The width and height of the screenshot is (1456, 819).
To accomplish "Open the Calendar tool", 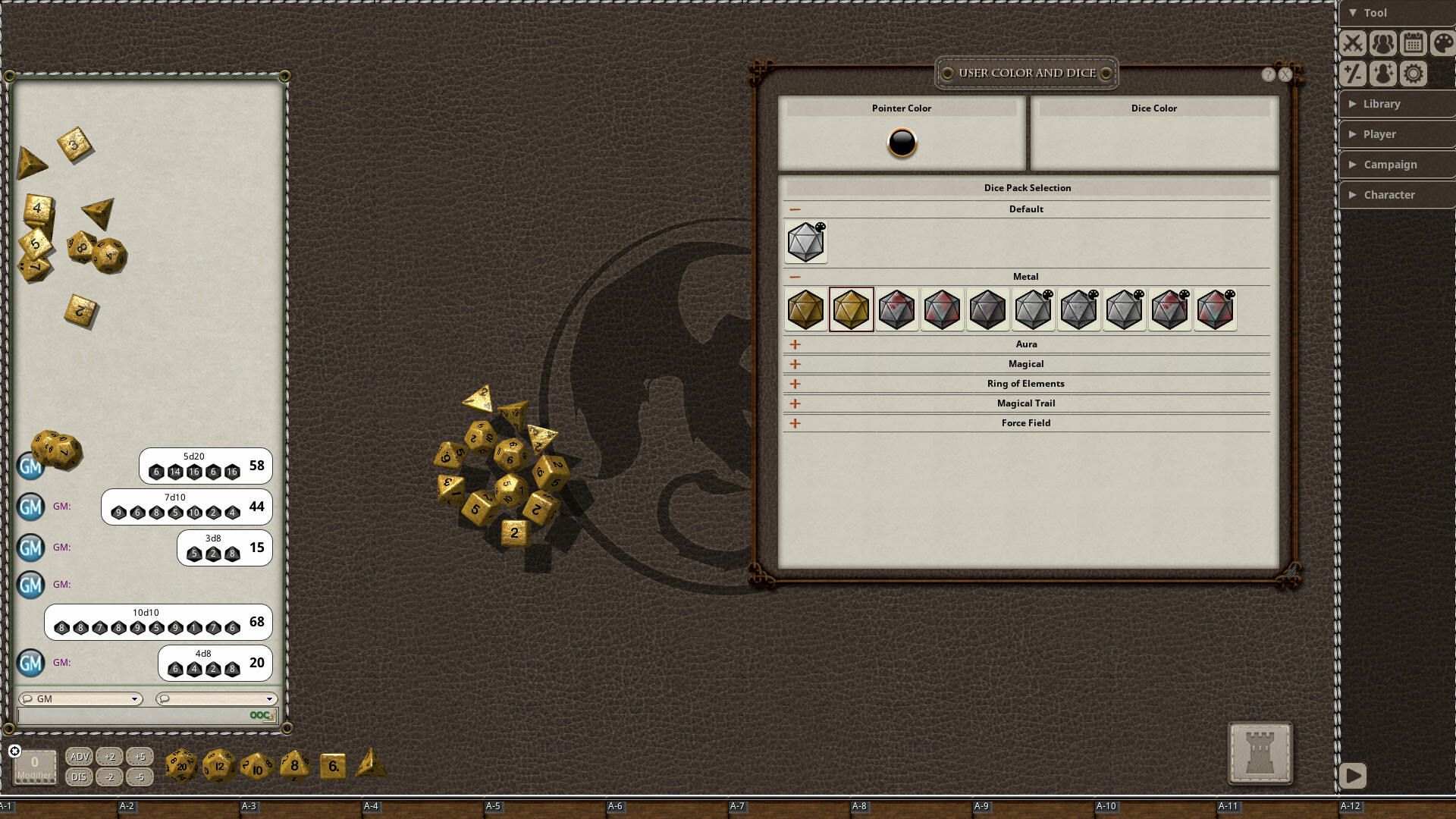I will point(1414,43).
